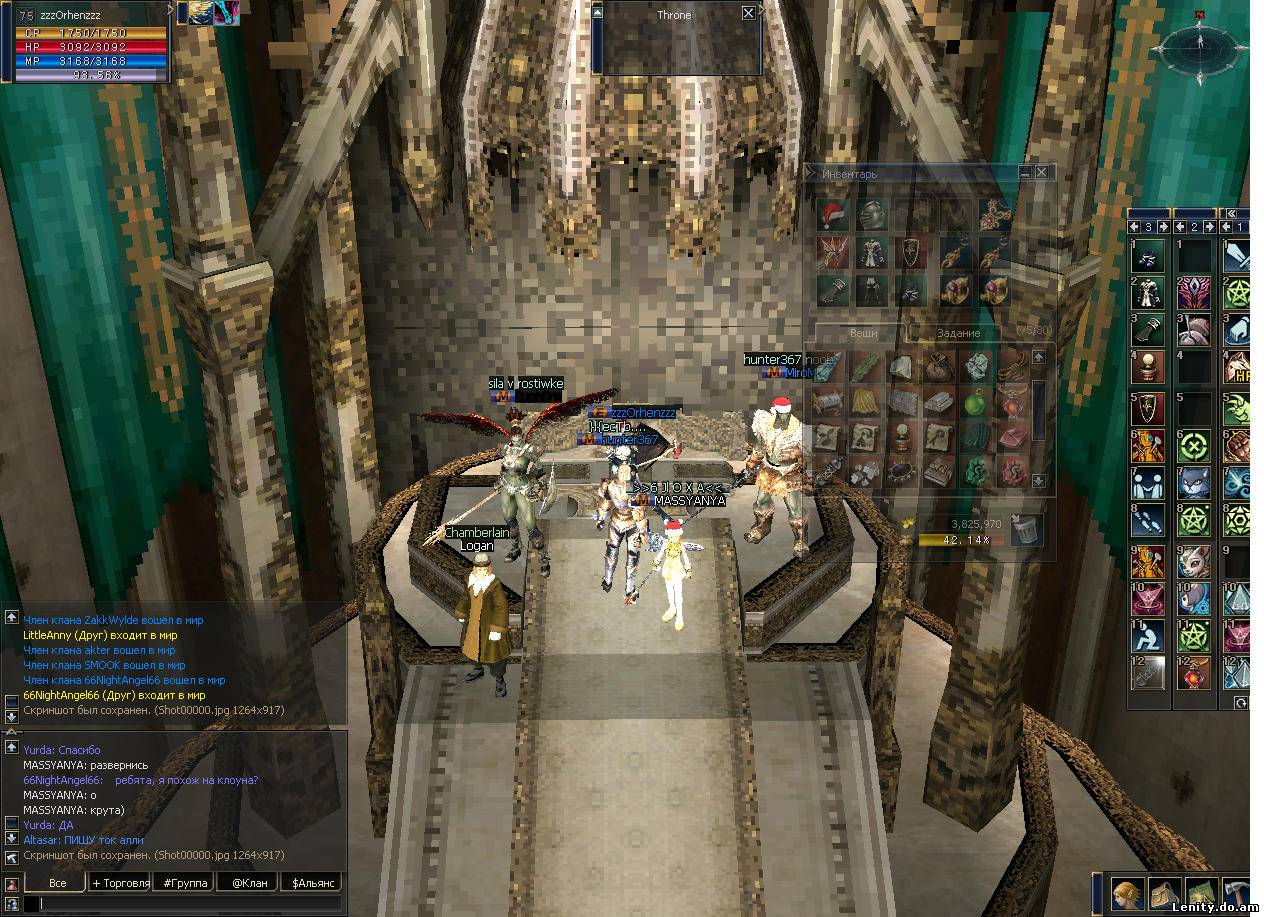Use the grey cat skill on hotbar
Viewport: 1264px width, 917px height.
tap(1191, 483)
